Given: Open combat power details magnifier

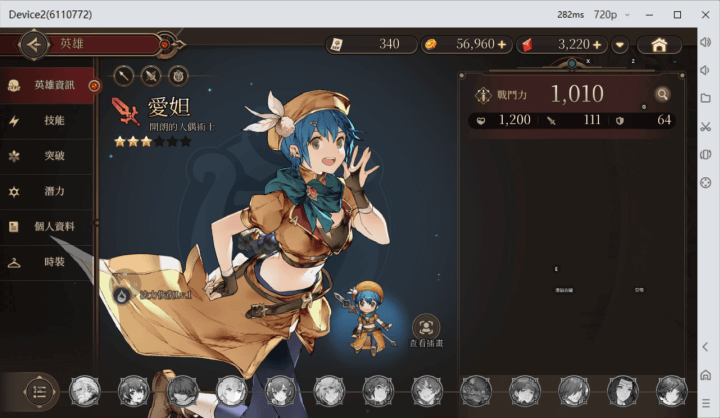Looking at the screenshot, I should click(x=662, y=94).
